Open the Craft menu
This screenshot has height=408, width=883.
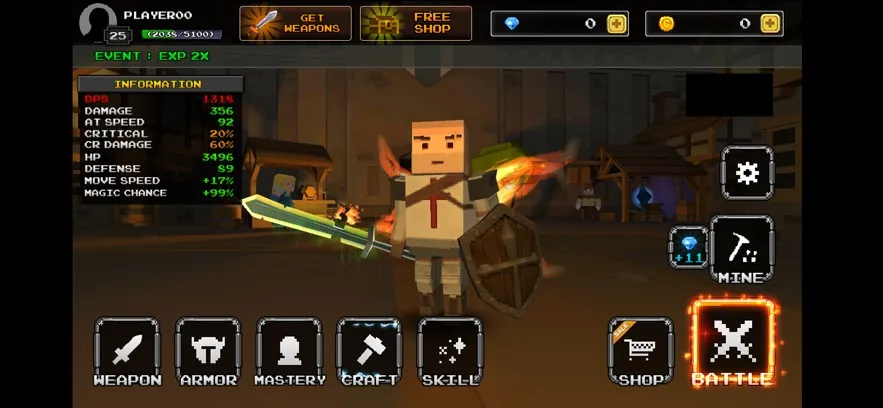pos(369,350)
